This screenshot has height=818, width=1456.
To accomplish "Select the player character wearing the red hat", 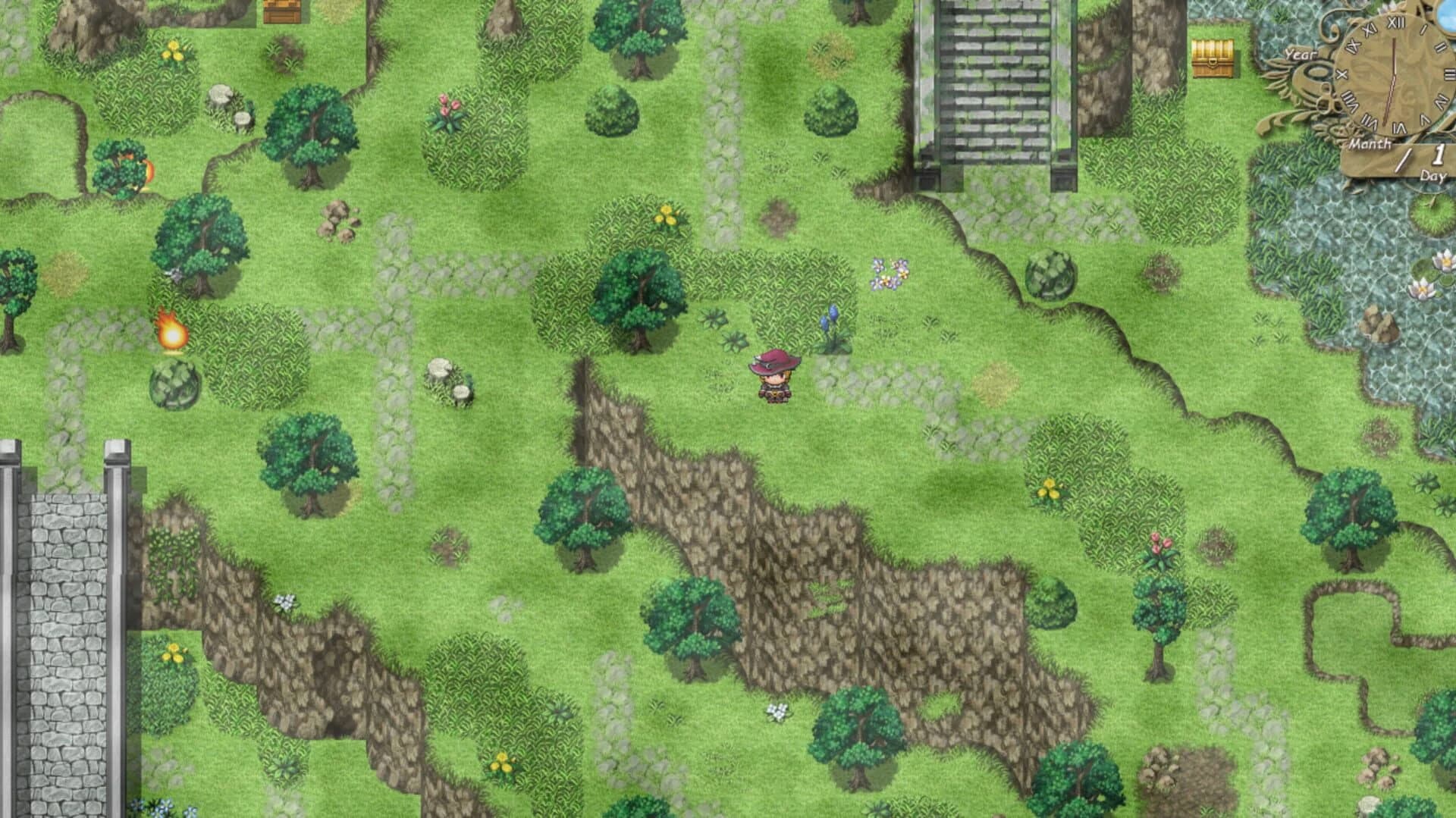I will click(x=773, y=375).
